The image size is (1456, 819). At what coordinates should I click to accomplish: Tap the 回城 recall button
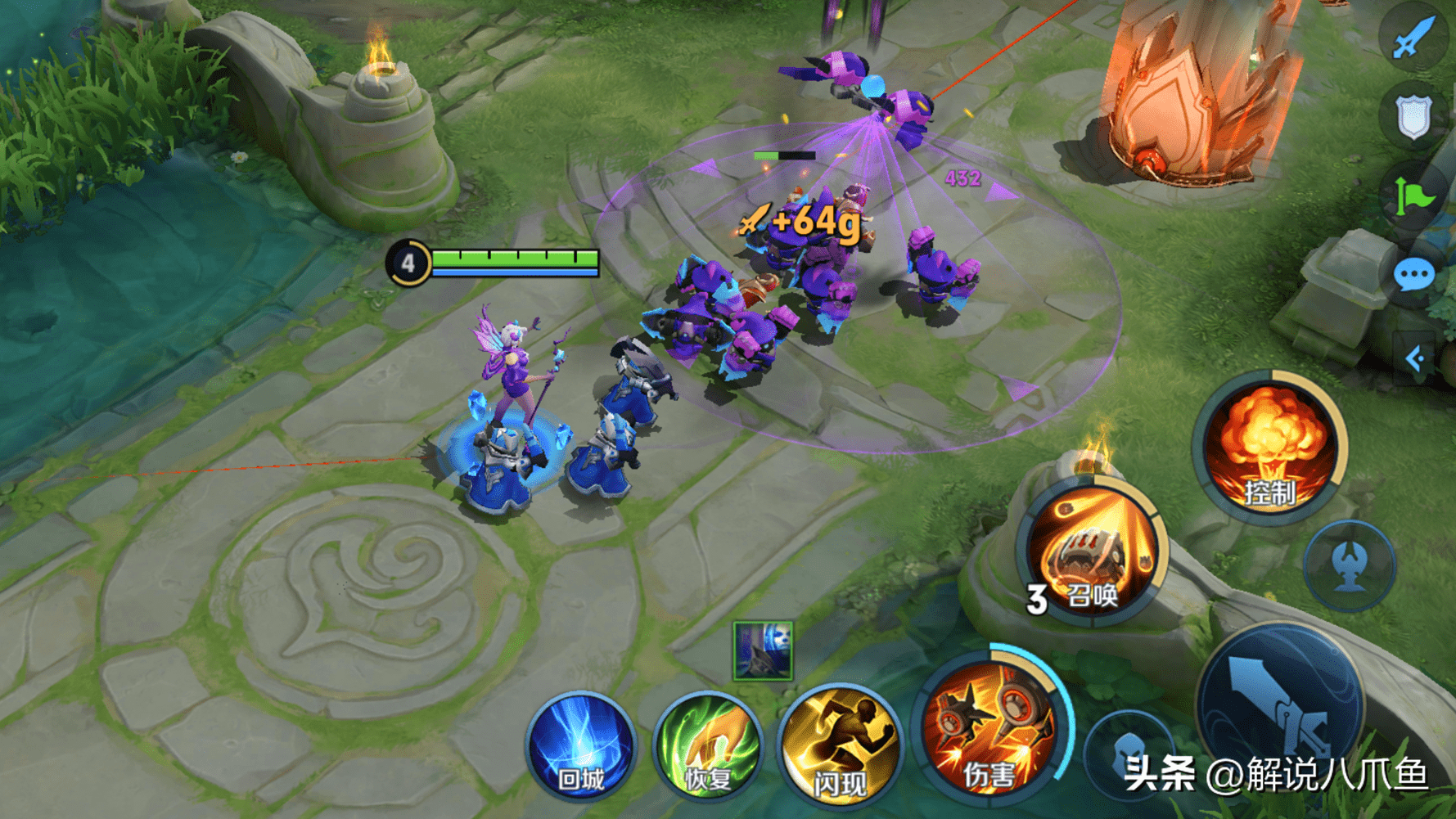(x=581, y=747)
